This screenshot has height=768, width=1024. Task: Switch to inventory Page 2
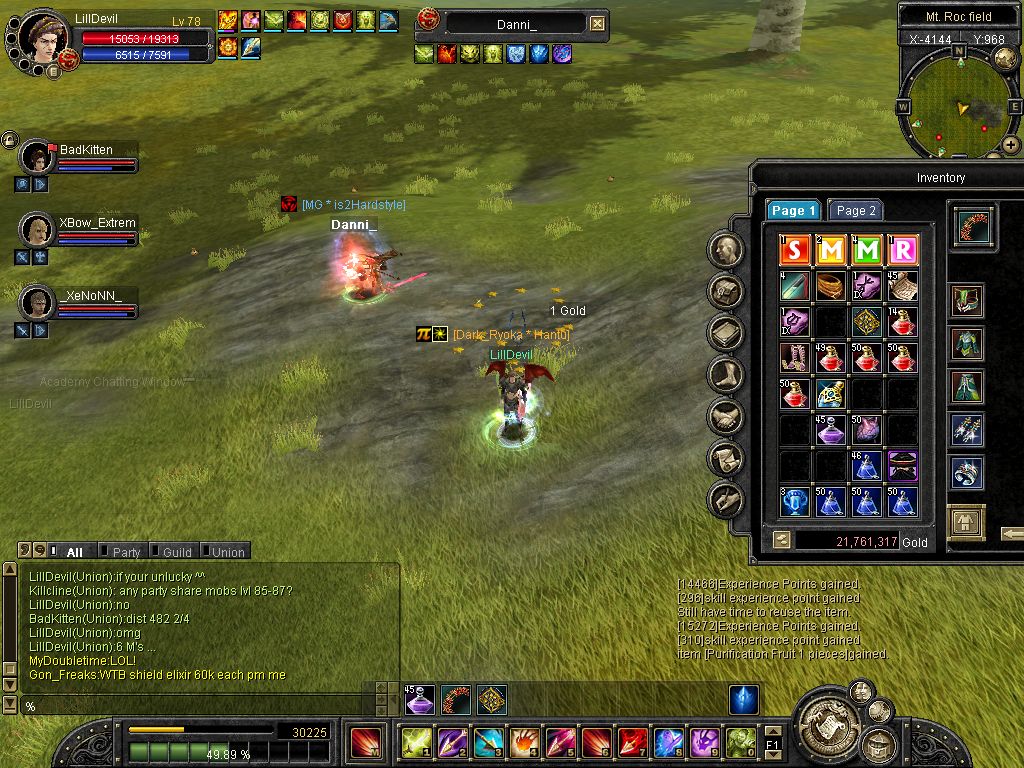click(856, 211)
